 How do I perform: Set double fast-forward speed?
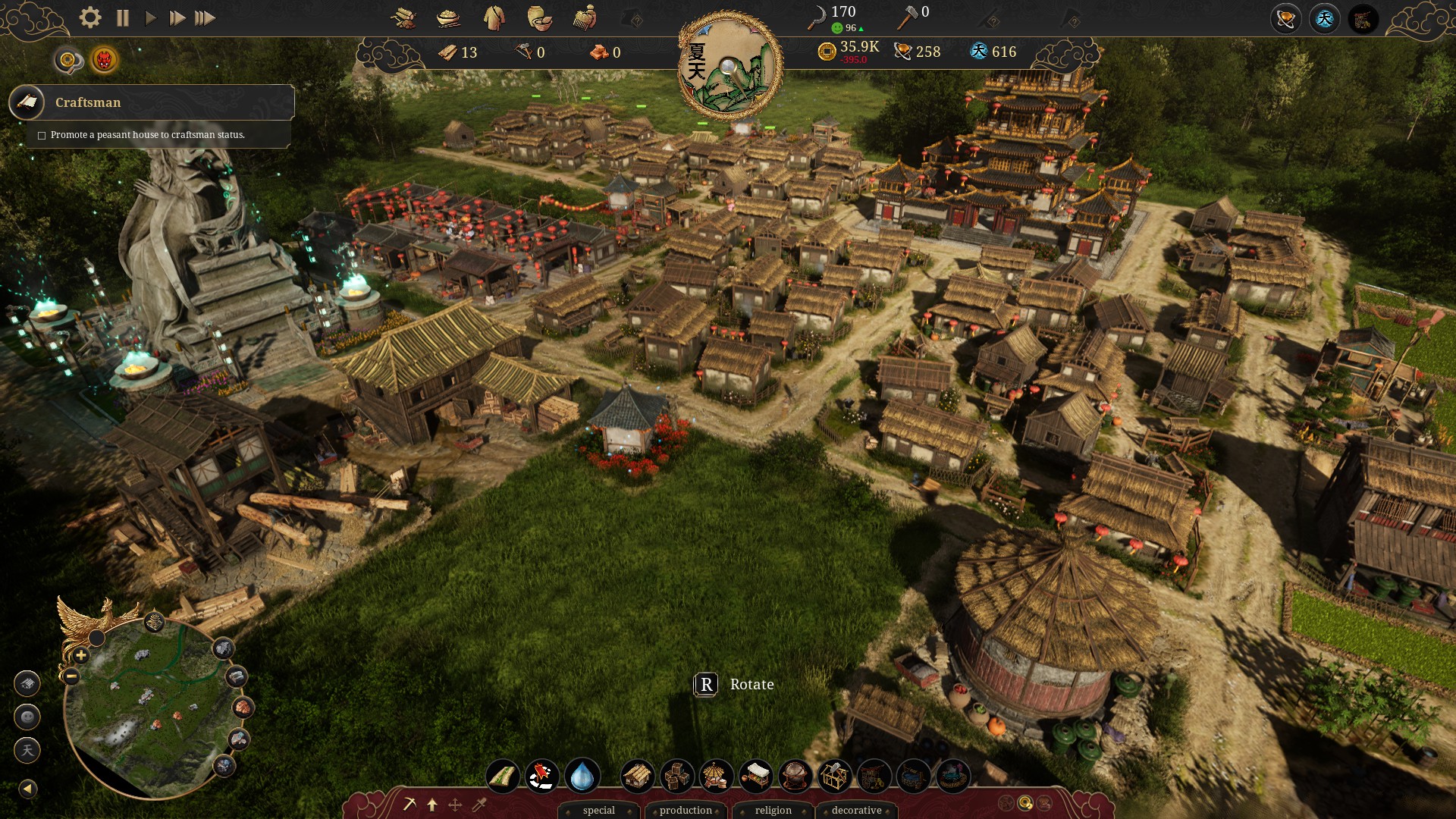177,17
